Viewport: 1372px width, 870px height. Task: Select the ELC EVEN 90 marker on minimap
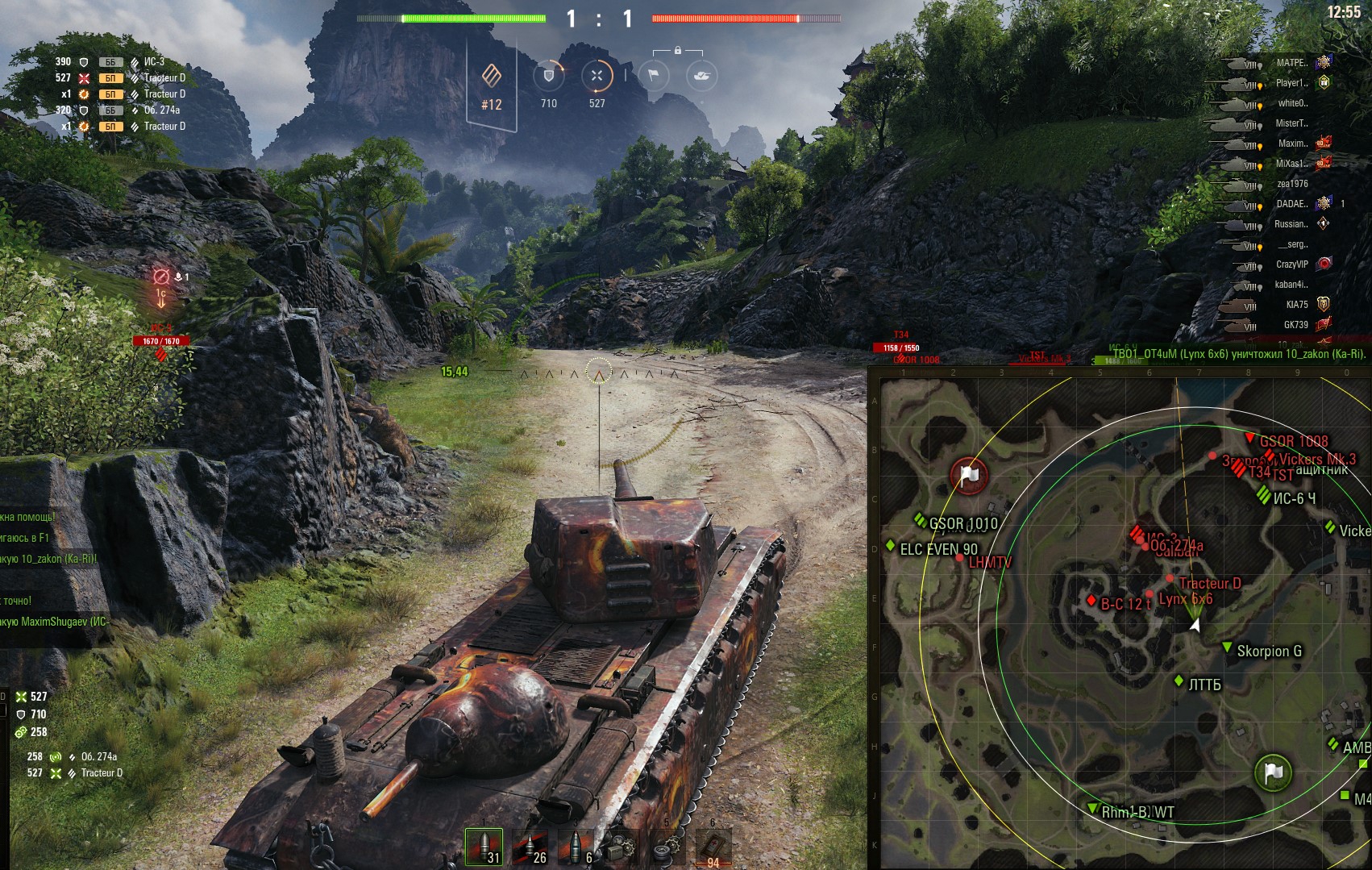[x=938, y=549]
